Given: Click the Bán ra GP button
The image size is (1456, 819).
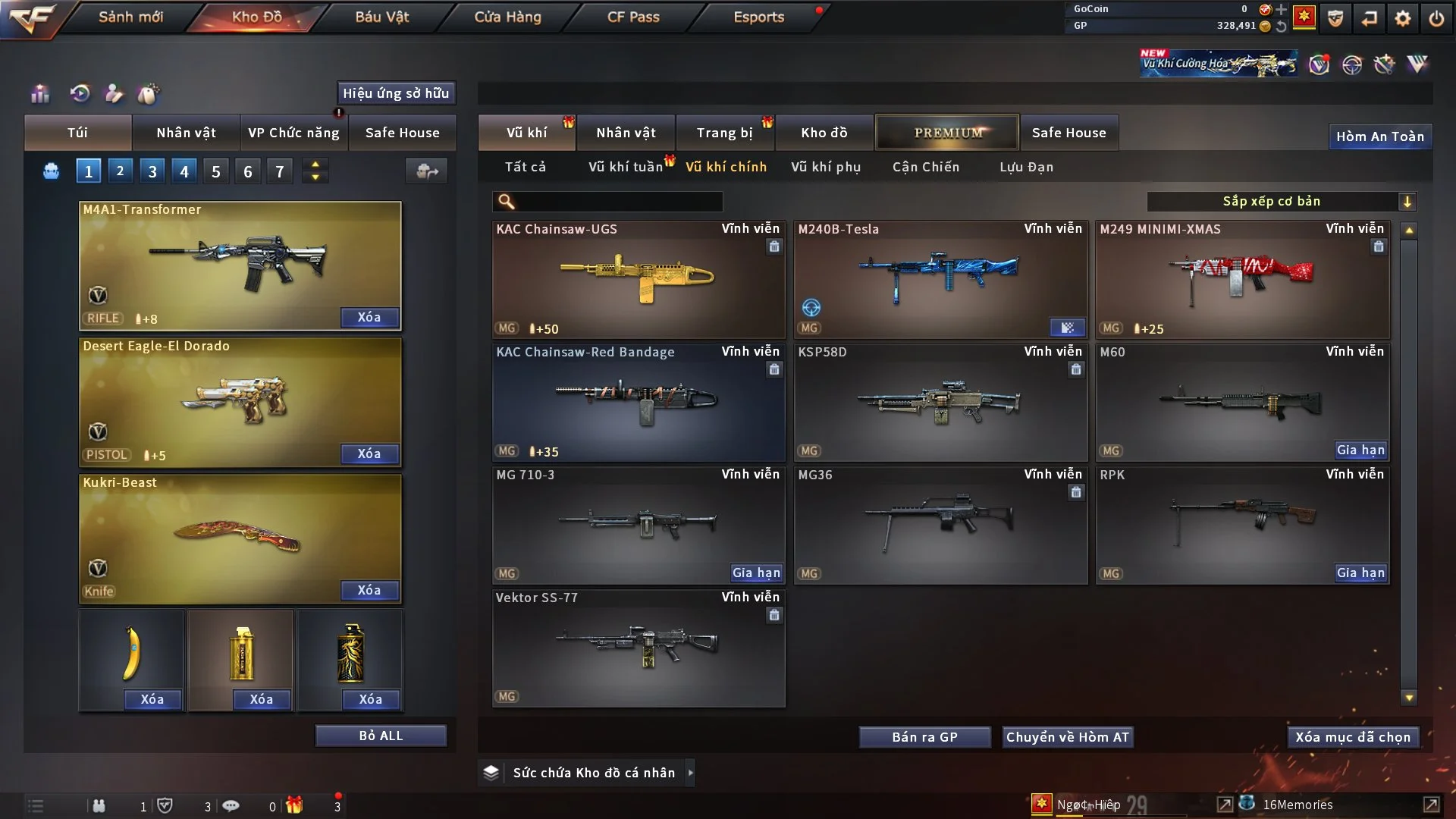Looking at the screenshot, I should (x=924, y=737).
